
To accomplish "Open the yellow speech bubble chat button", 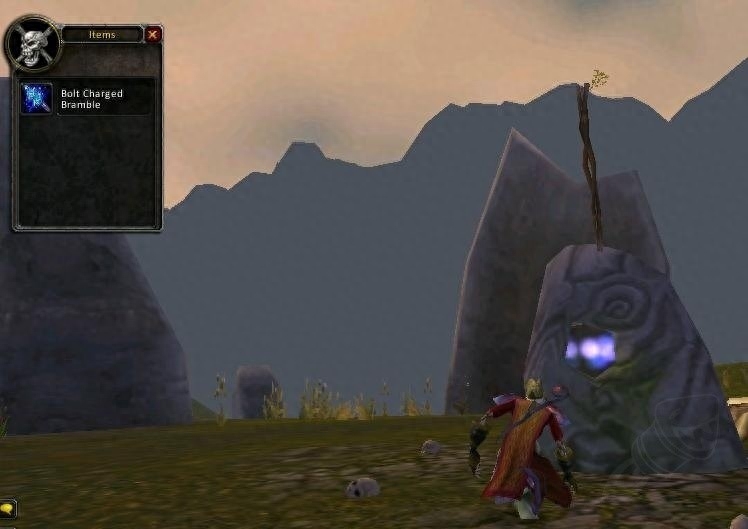I will [x=7, y=508].
